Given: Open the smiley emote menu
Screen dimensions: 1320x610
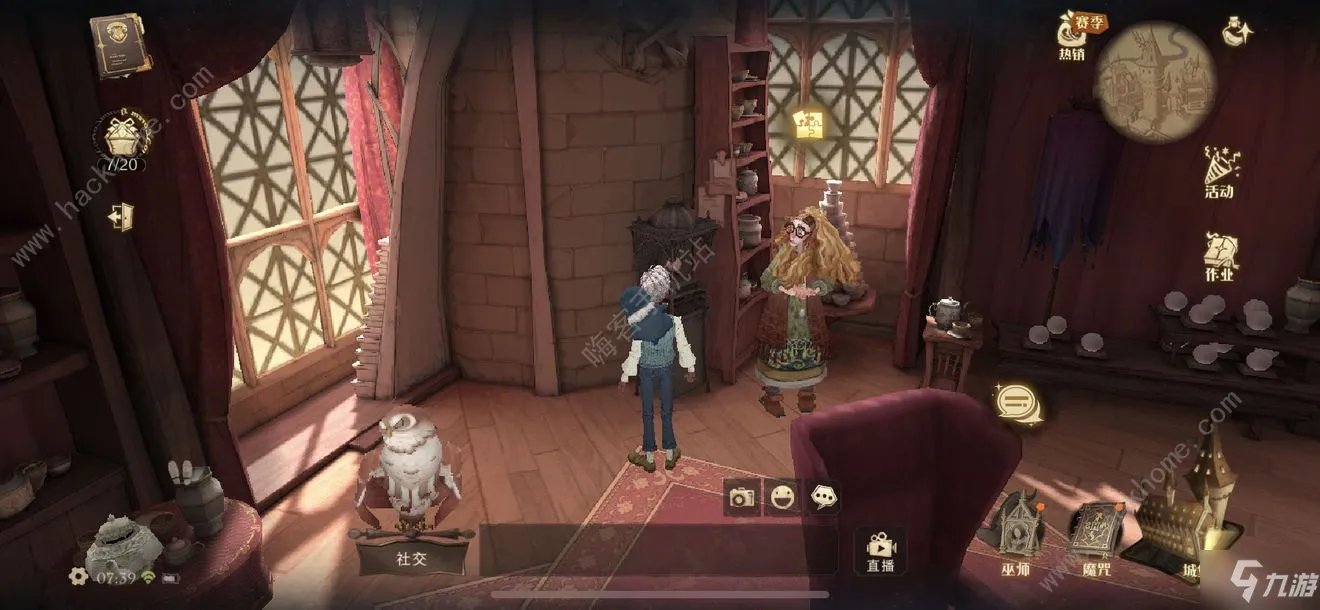Looking at the screenshot, I should 782,497.
